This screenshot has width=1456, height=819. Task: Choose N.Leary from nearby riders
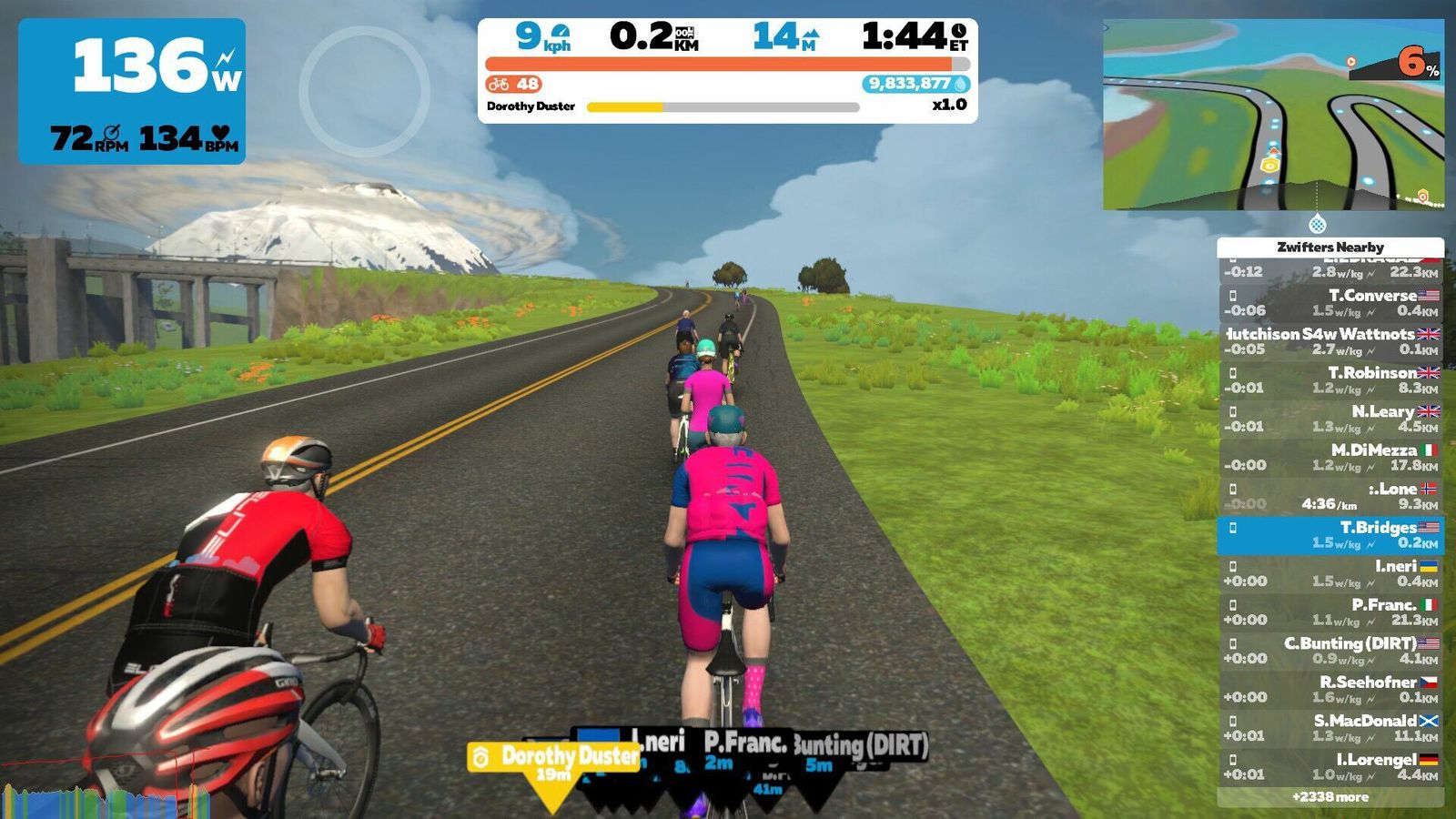1330,419
